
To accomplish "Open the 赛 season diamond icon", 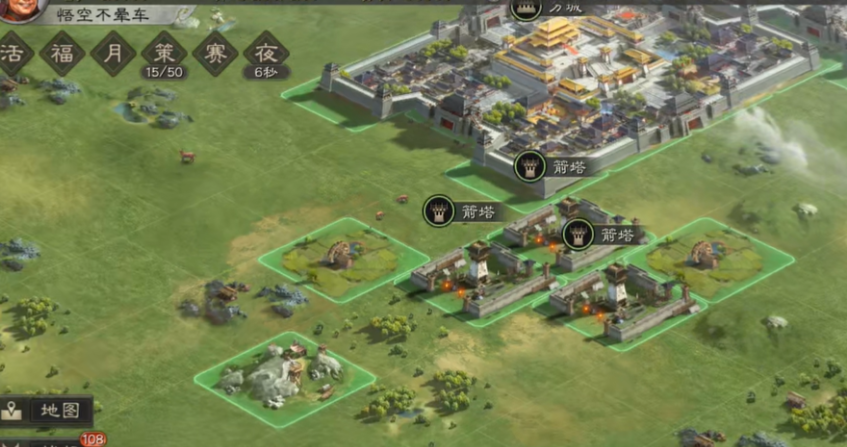I will (215, 52).
